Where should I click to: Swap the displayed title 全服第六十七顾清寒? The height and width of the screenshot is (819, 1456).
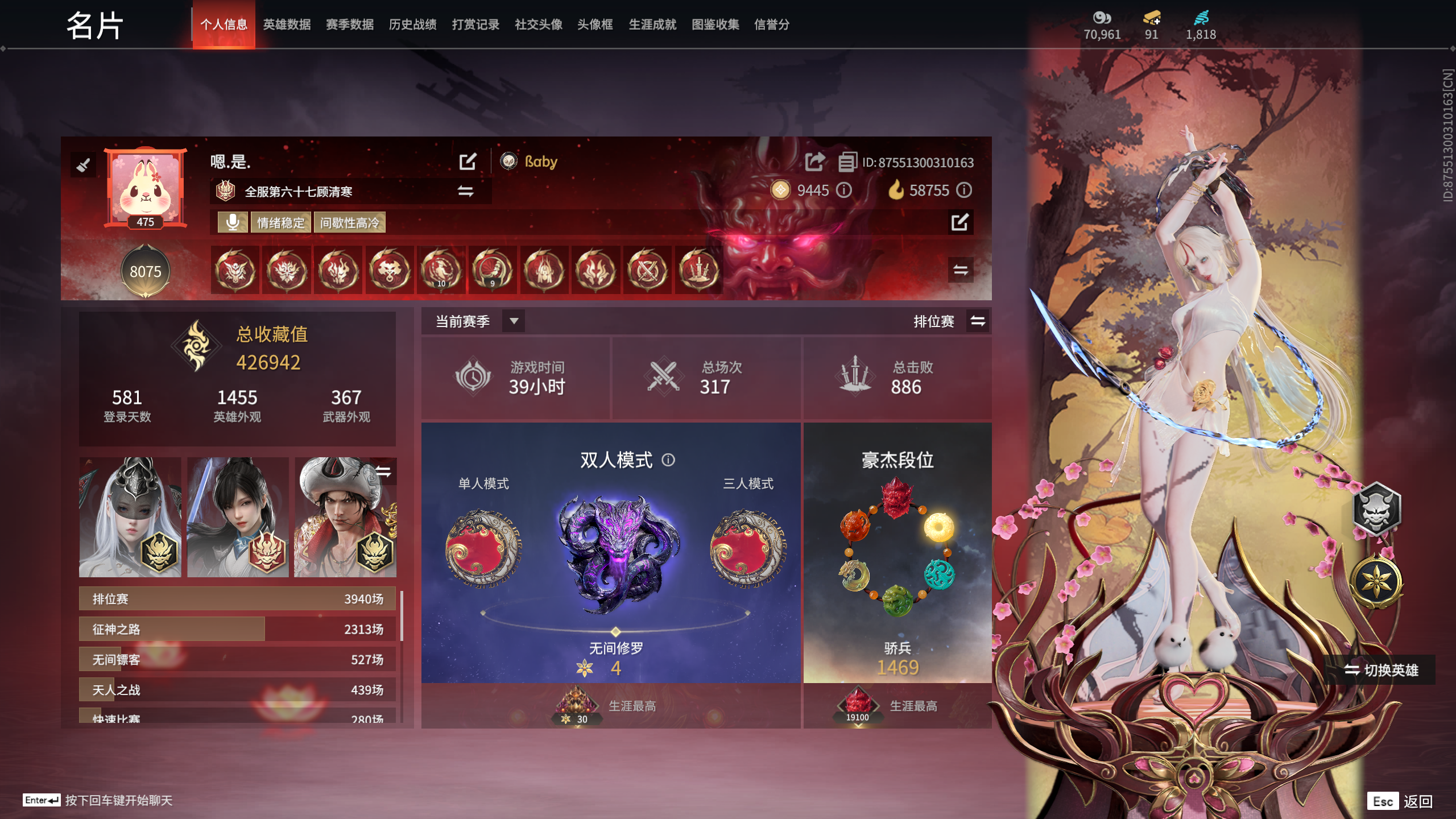click(x=465, y=192)
